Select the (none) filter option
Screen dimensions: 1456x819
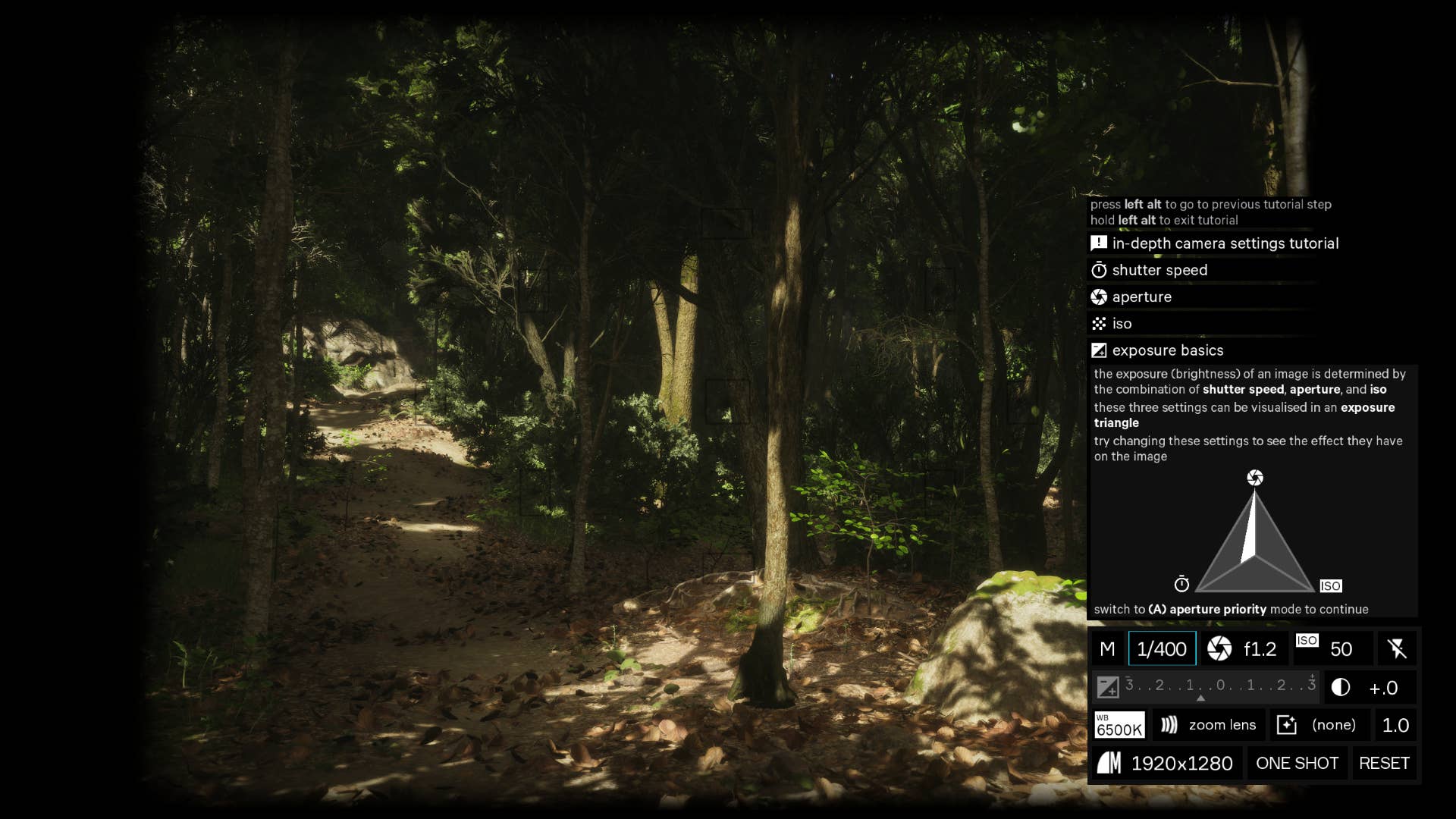click(1319, 726)
